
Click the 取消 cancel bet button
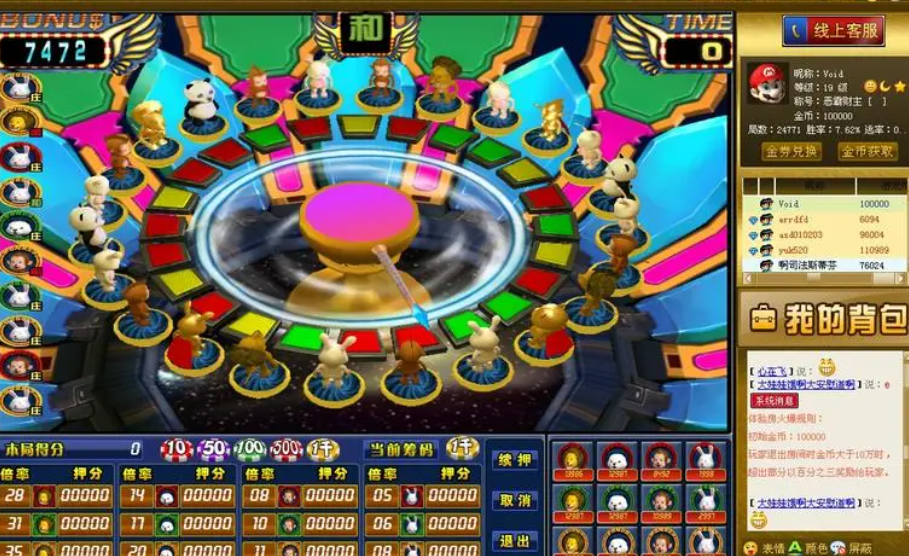point(515,500)
